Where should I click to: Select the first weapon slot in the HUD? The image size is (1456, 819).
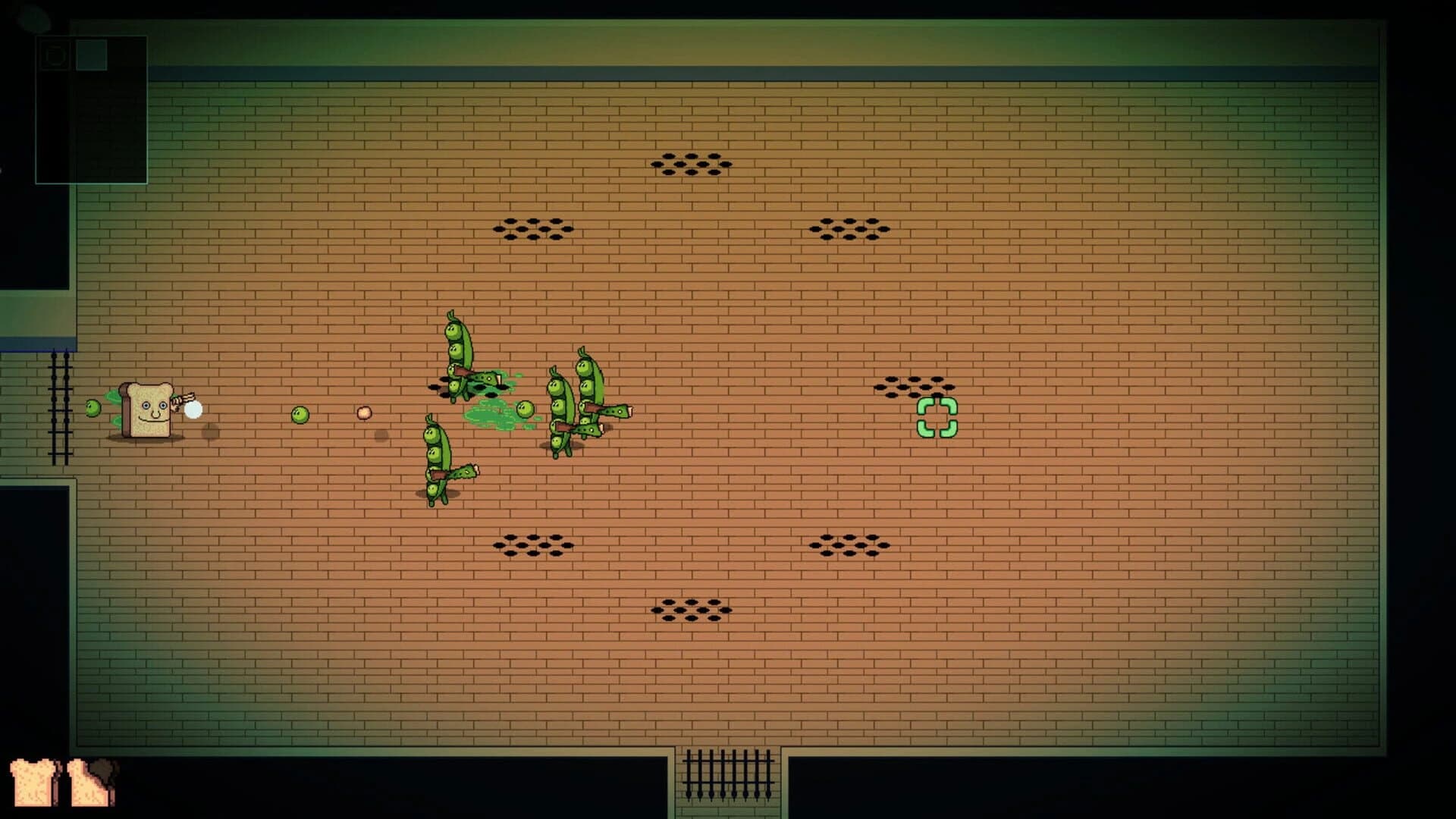click(x=55, y=55)
